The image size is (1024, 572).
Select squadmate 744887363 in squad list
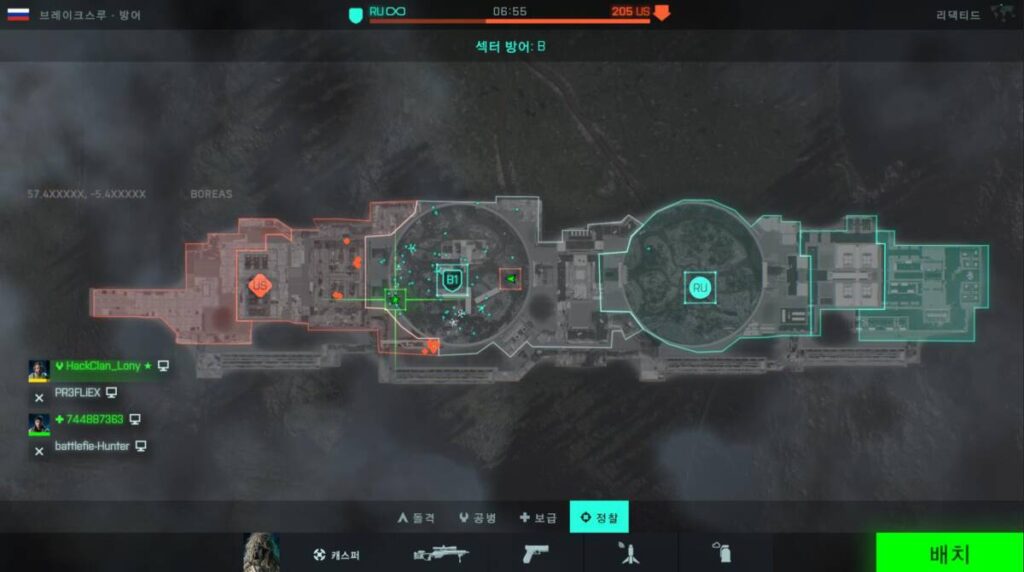tap(89, 419)
